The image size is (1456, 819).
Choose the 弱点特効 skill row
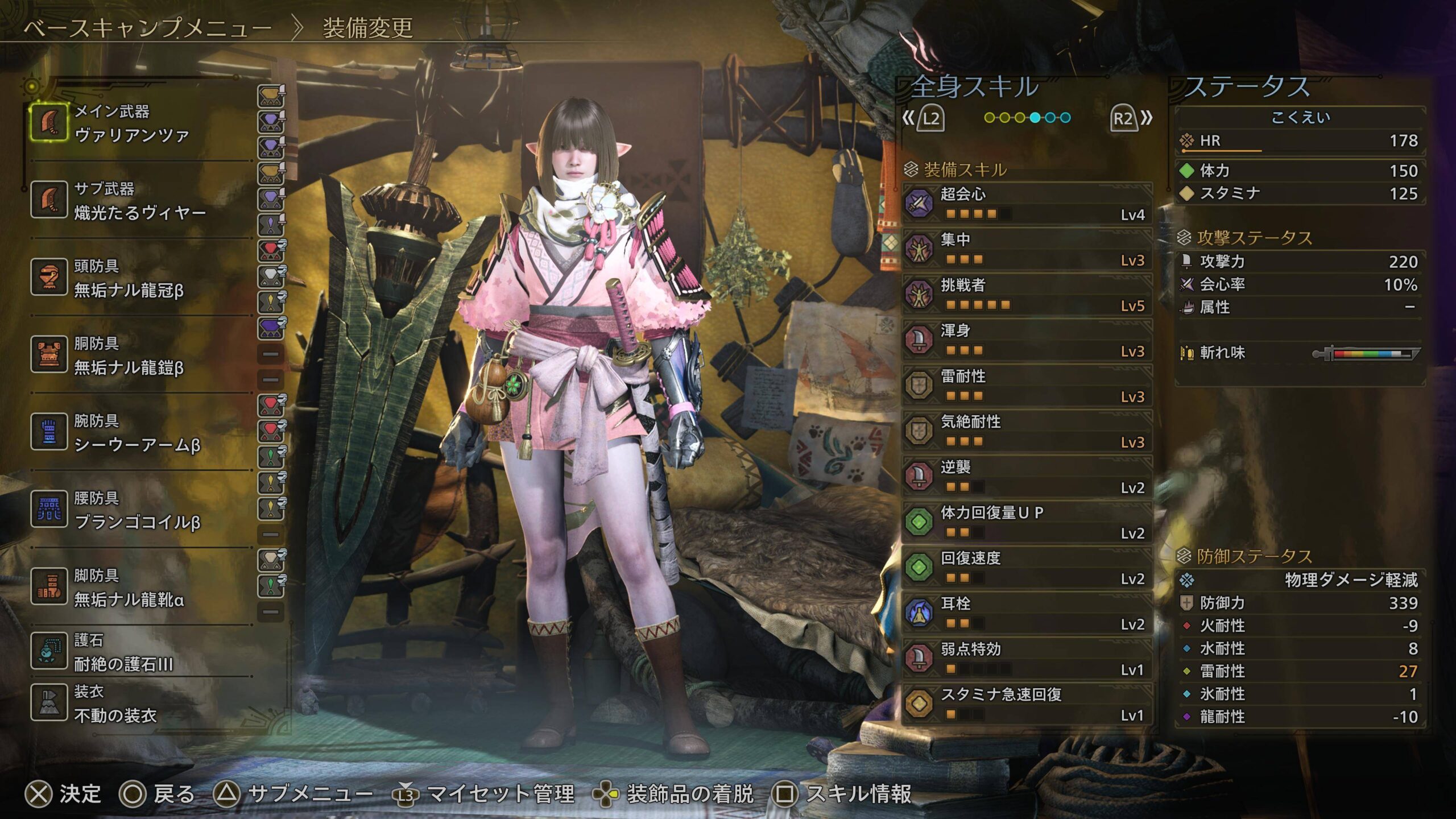click(x=1027, y=659)
